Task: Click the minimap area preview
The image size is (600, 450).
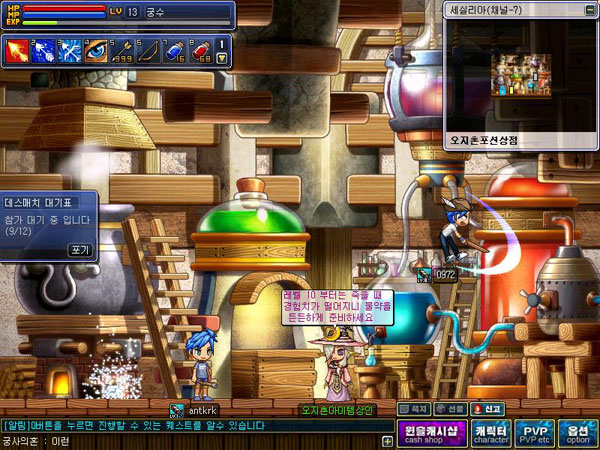Action: [521, 76]
